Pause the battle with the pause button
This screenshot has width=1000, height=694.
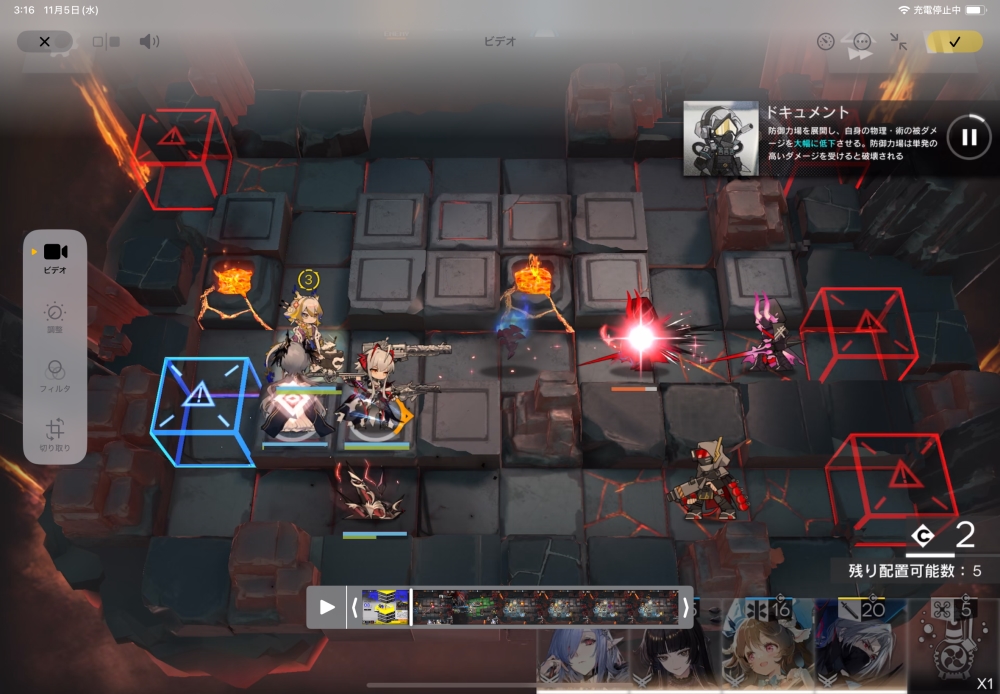[x=968, y=137]
